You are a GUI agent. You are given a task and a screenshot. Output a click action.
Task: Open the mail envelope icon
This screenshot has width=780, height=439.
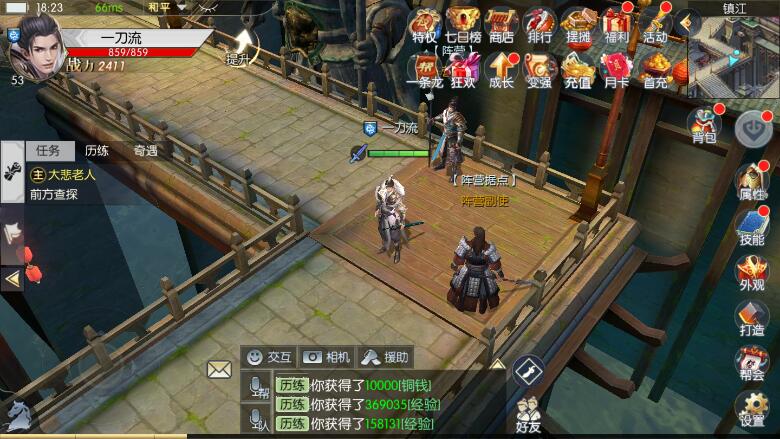[219, 369]
